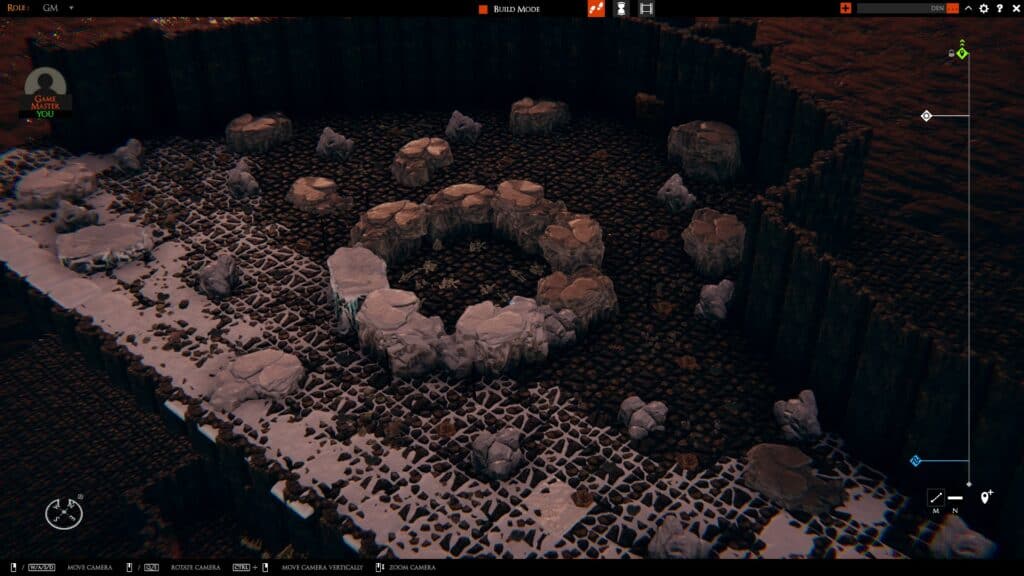Open settings with the gear icon

pyautogui.click(x=984, y=9)
